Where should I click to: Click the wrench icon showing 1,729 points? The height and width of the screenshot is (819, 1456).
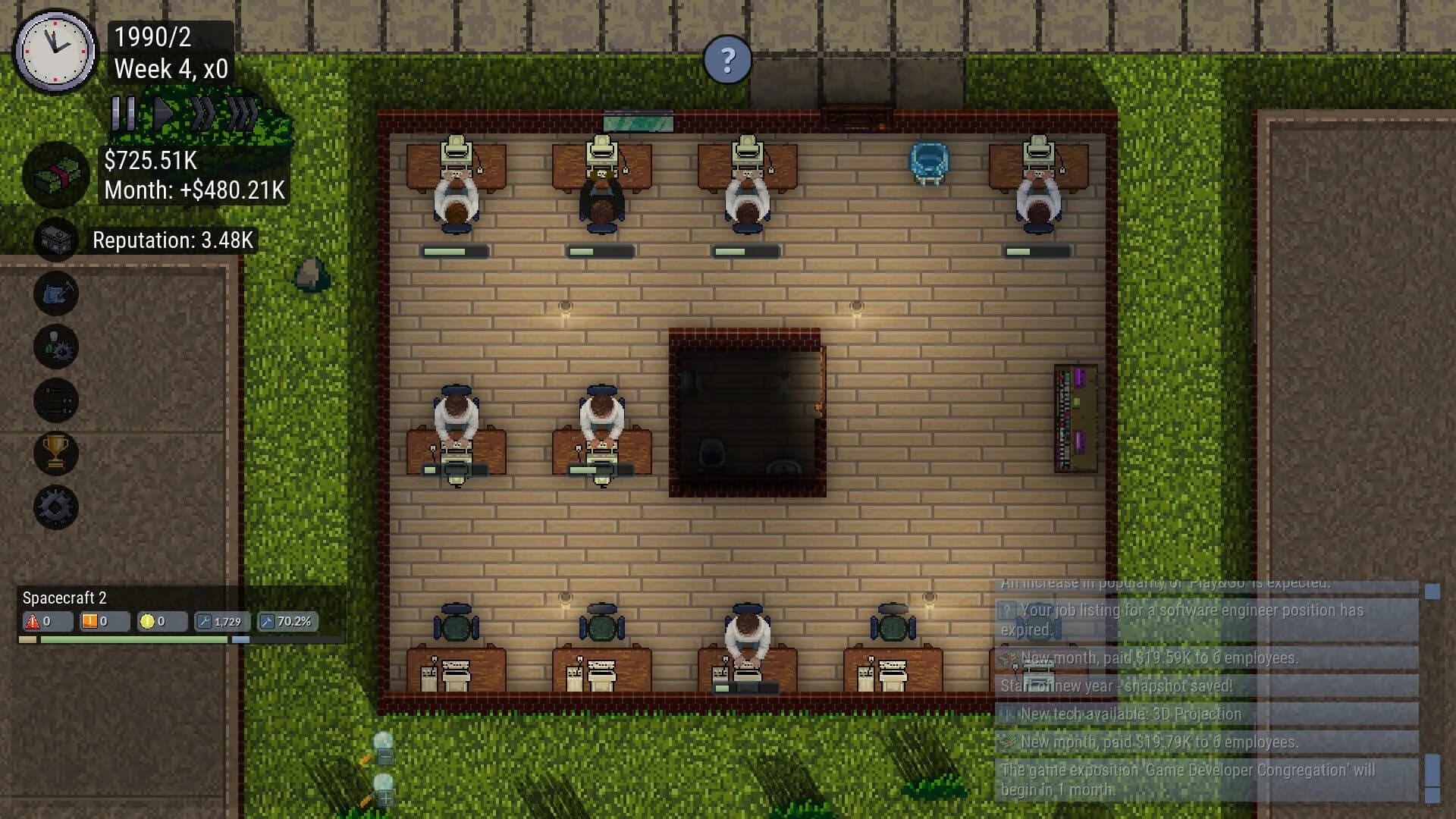point(220,622)
